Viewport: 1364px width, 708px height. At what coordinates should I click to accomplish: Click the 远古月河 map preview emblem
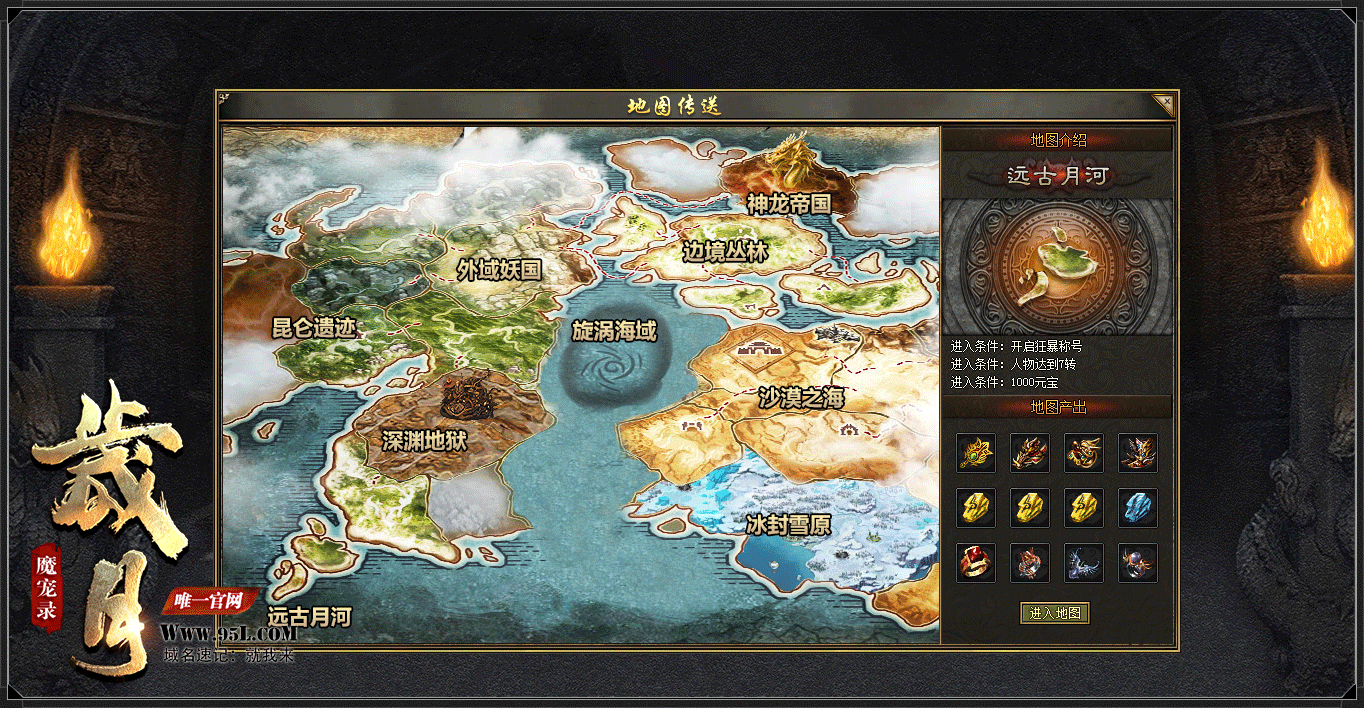coord(1056,265)
